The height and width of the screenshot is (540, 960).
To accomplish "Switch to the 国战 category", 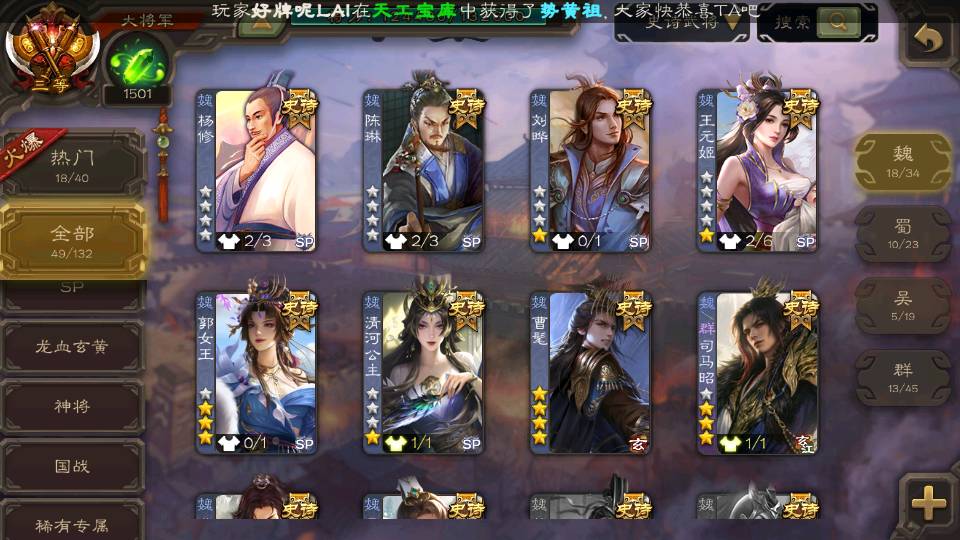I will (x=72, y=466).
